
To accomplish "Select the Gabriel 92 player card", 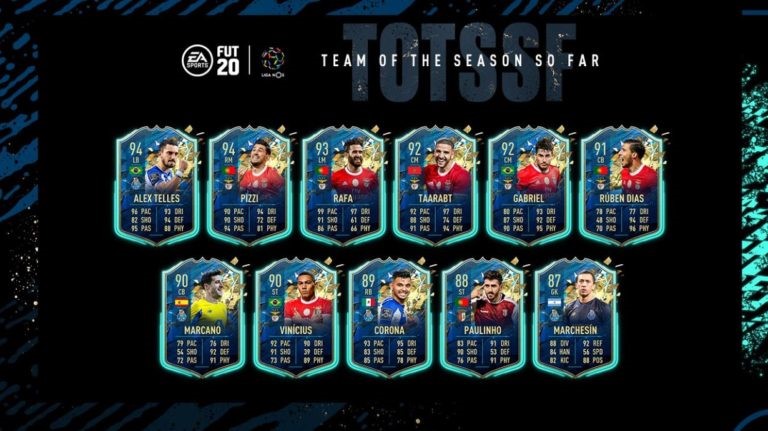I will tap(530, 185).
